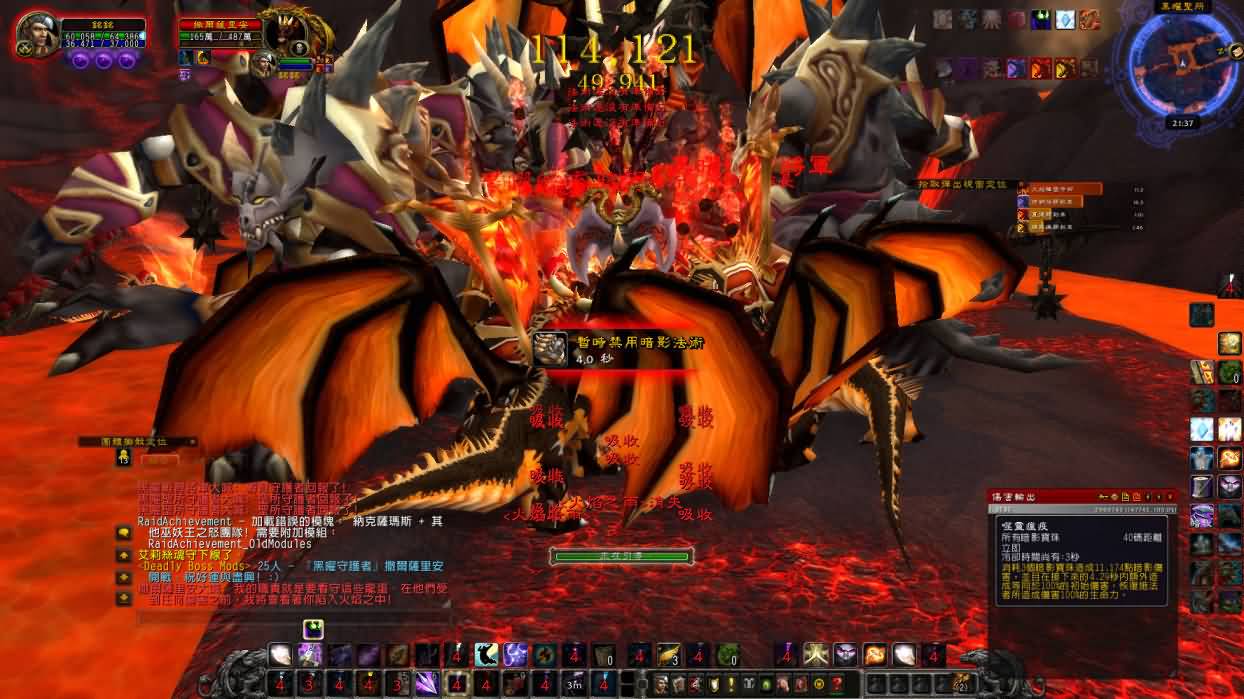Click the chat input box
This screenshot has height=699, width=1244.
(x=290, y=617)
